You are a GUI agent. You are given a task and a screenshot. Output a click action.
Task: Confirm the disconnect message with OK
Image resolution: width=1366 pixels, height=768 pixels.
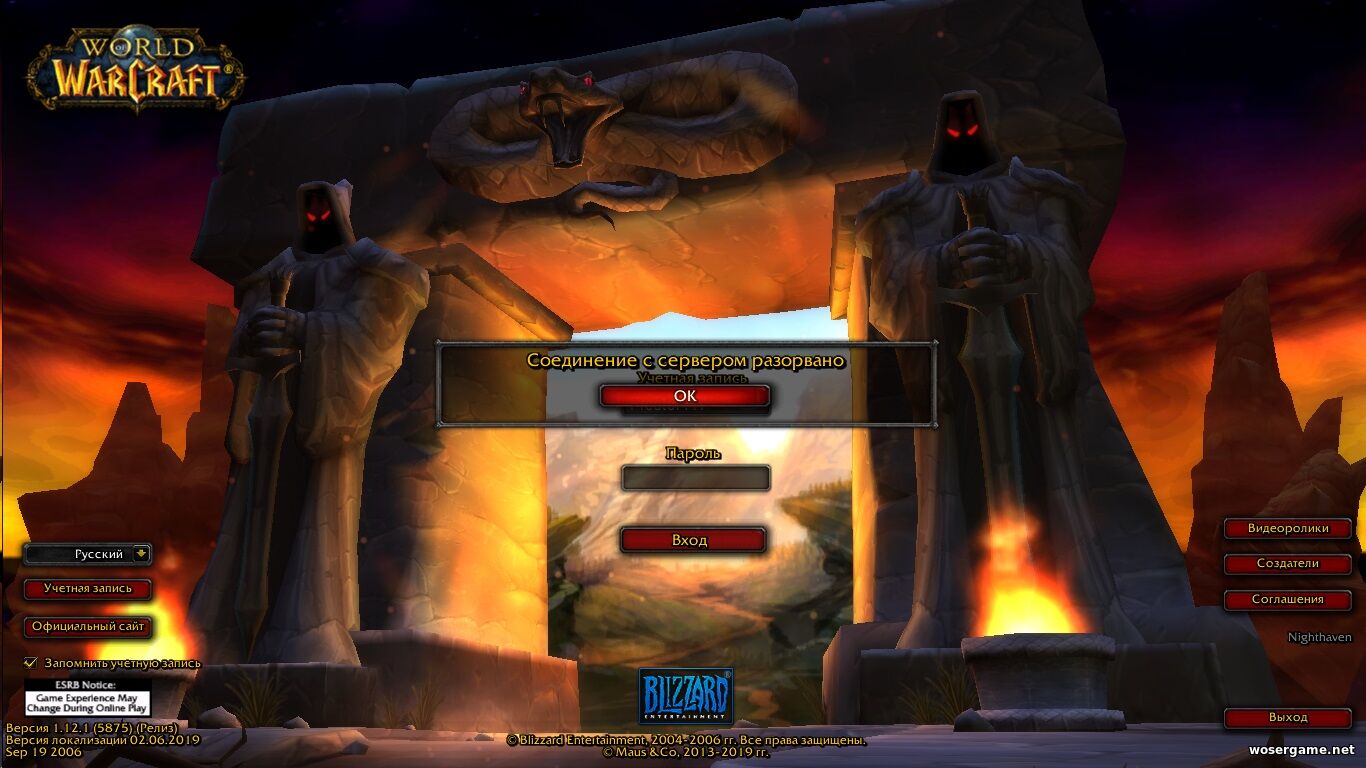(685, 396)
